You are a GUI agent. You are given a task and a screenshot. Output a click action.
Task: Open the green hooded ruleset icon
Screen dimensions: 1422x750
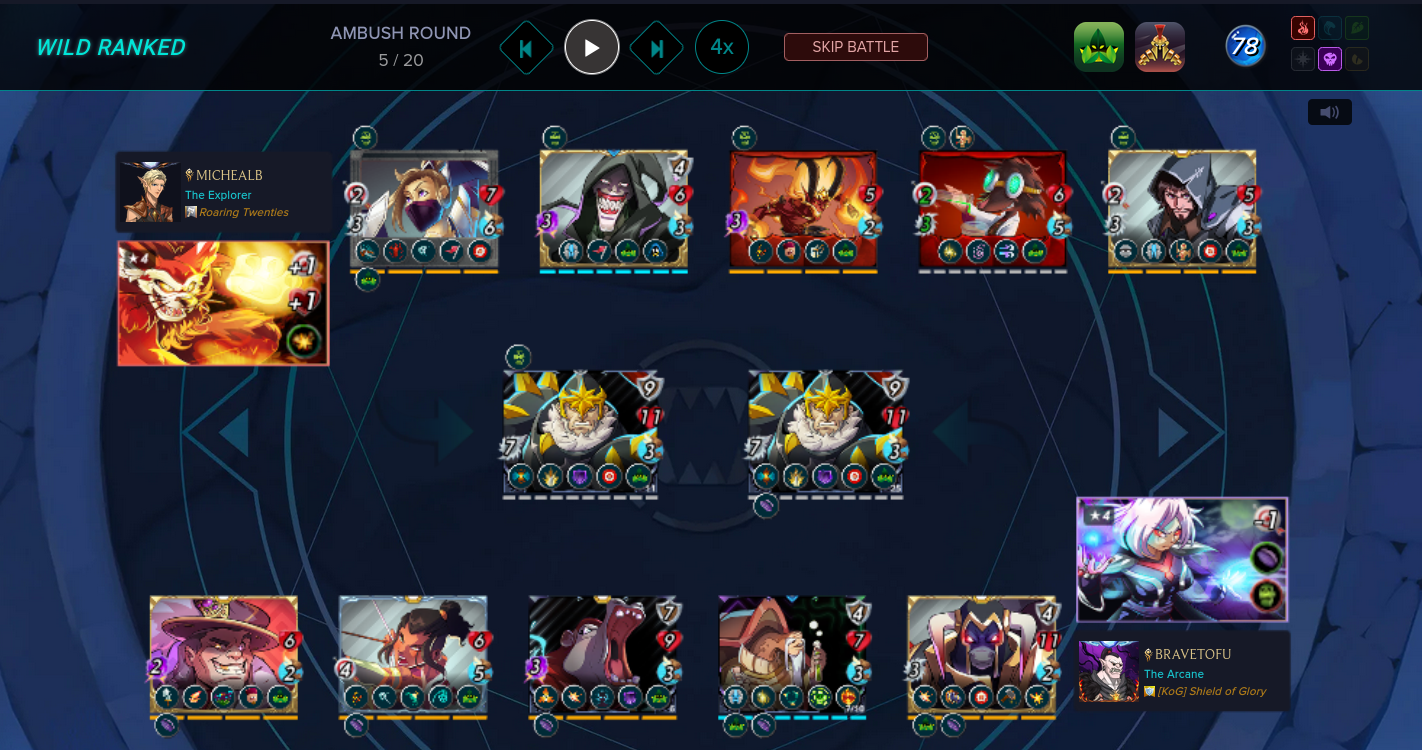pyautogui.click(x=1099, y=47)
